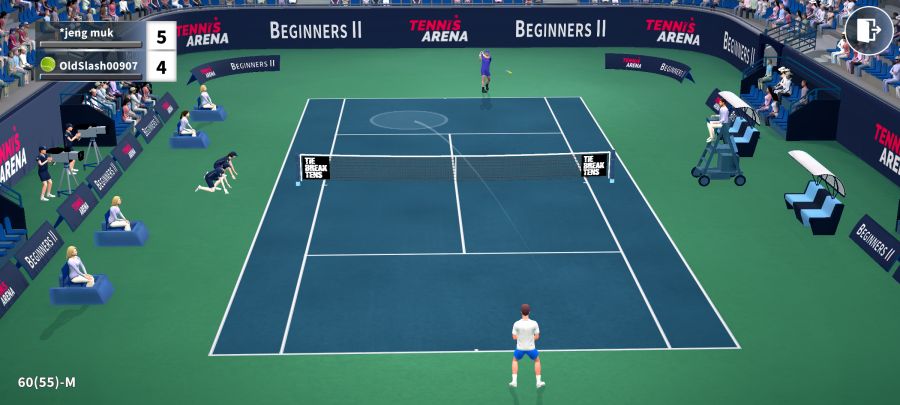Viewport: 900px width, 405px height.
Task: Tap the exit match button
Action: [x=868, y=30]
